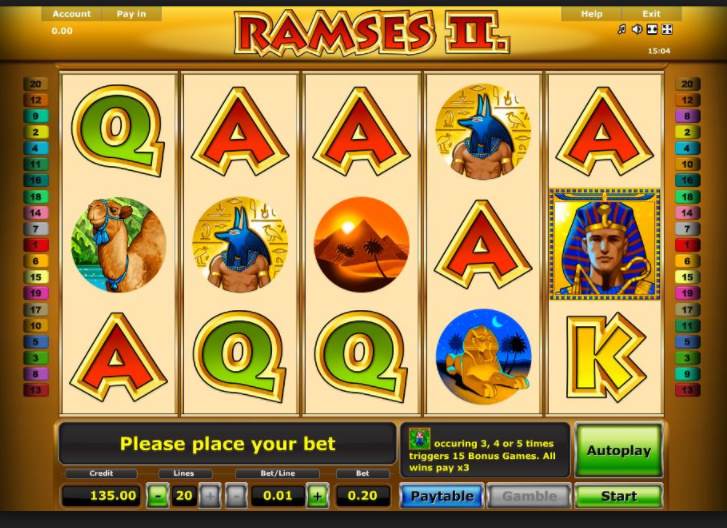
Task: Lower the Bet/Line amount
Action: pos(236,495)
